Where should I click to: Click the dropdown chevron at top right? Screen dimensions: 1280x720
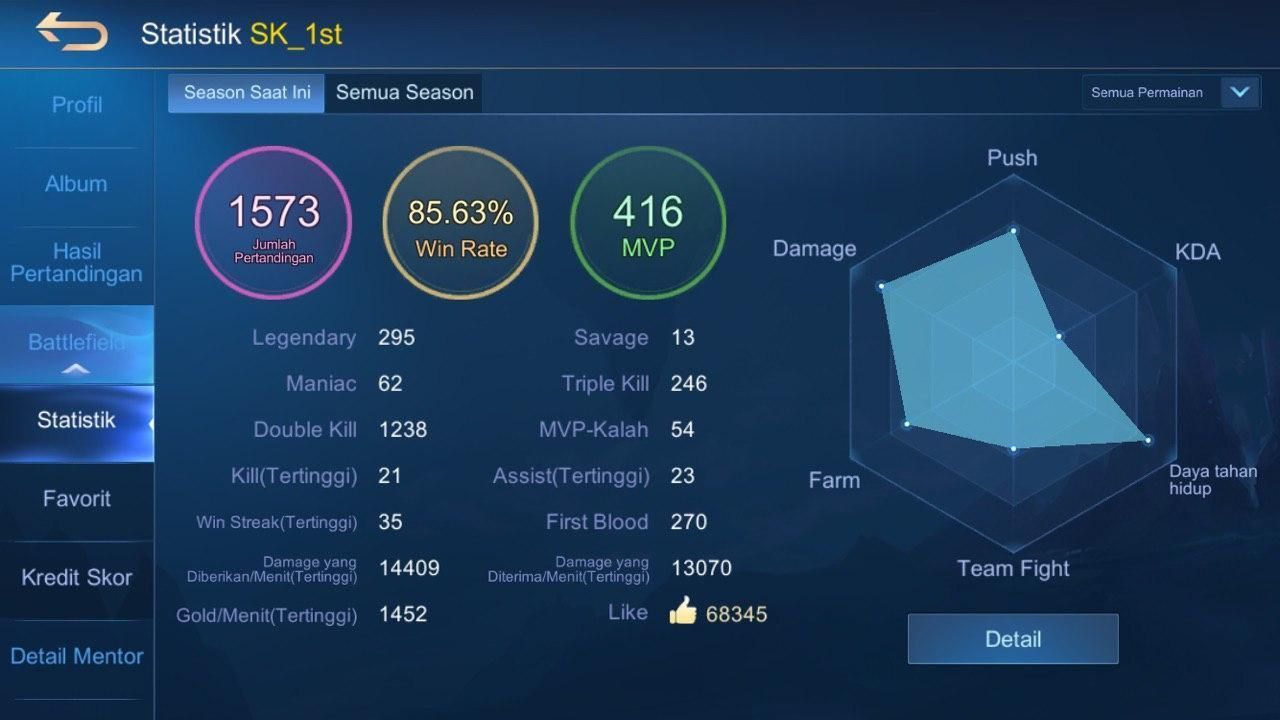(x=1240, y=92)
